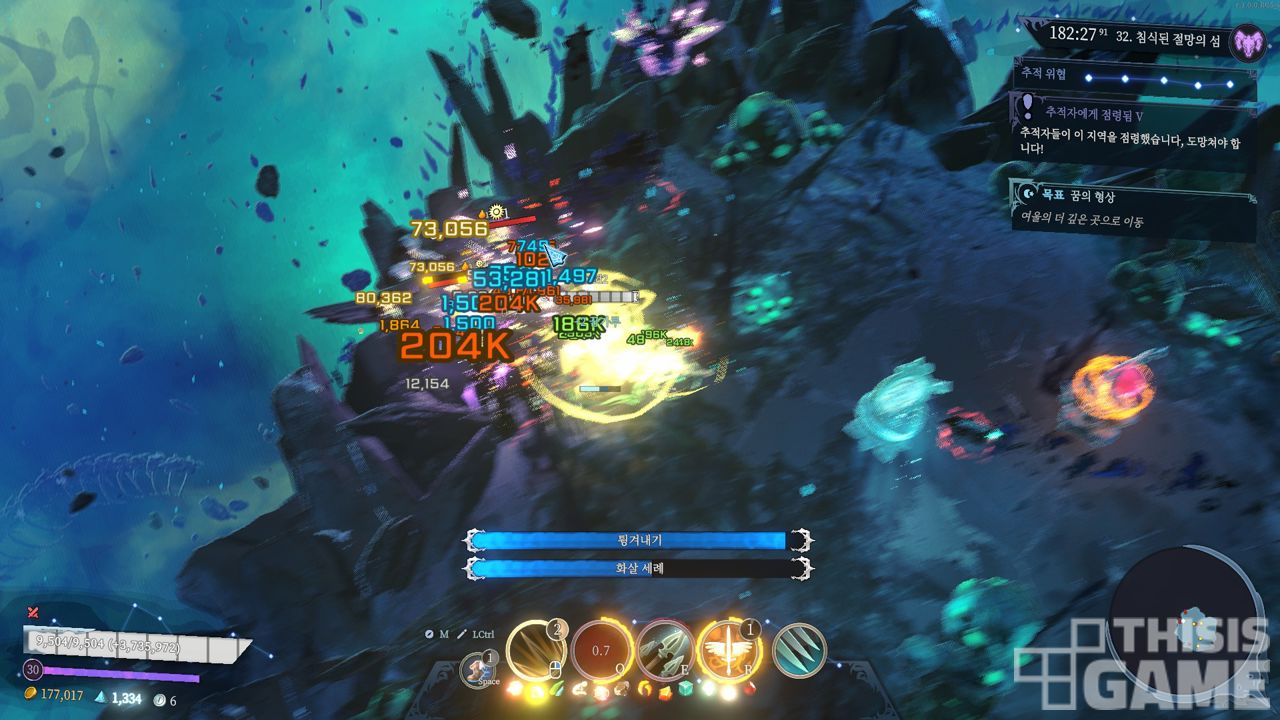This screenshot has width=1280, height=720.
Task: Click the red Q ability on cooldown
Action: click(600, 651)
